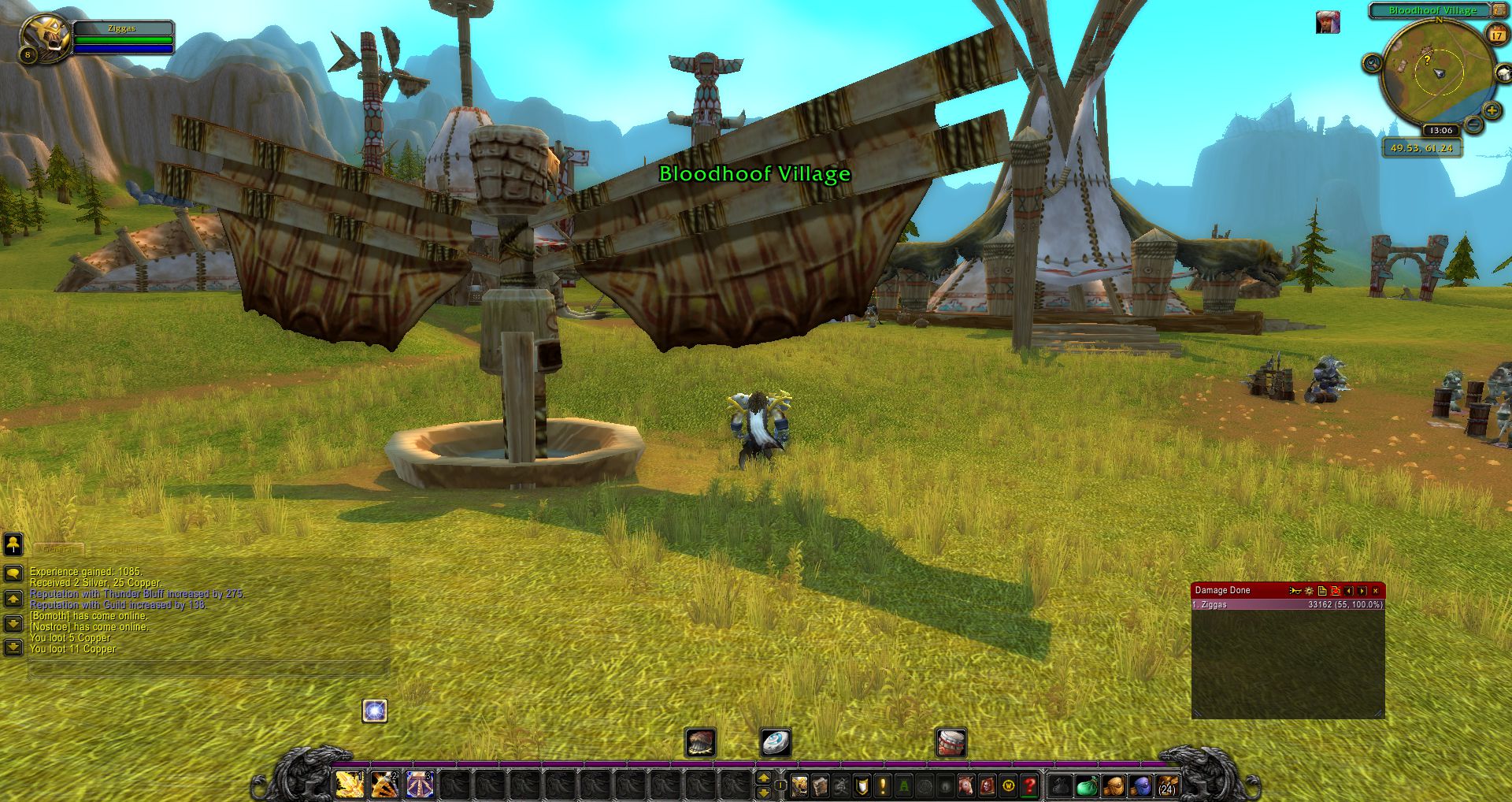Click the Ziggas player portrait
Image resolution: width=1512 pixels, height=802 pixels.
click(x=46, y=37)
